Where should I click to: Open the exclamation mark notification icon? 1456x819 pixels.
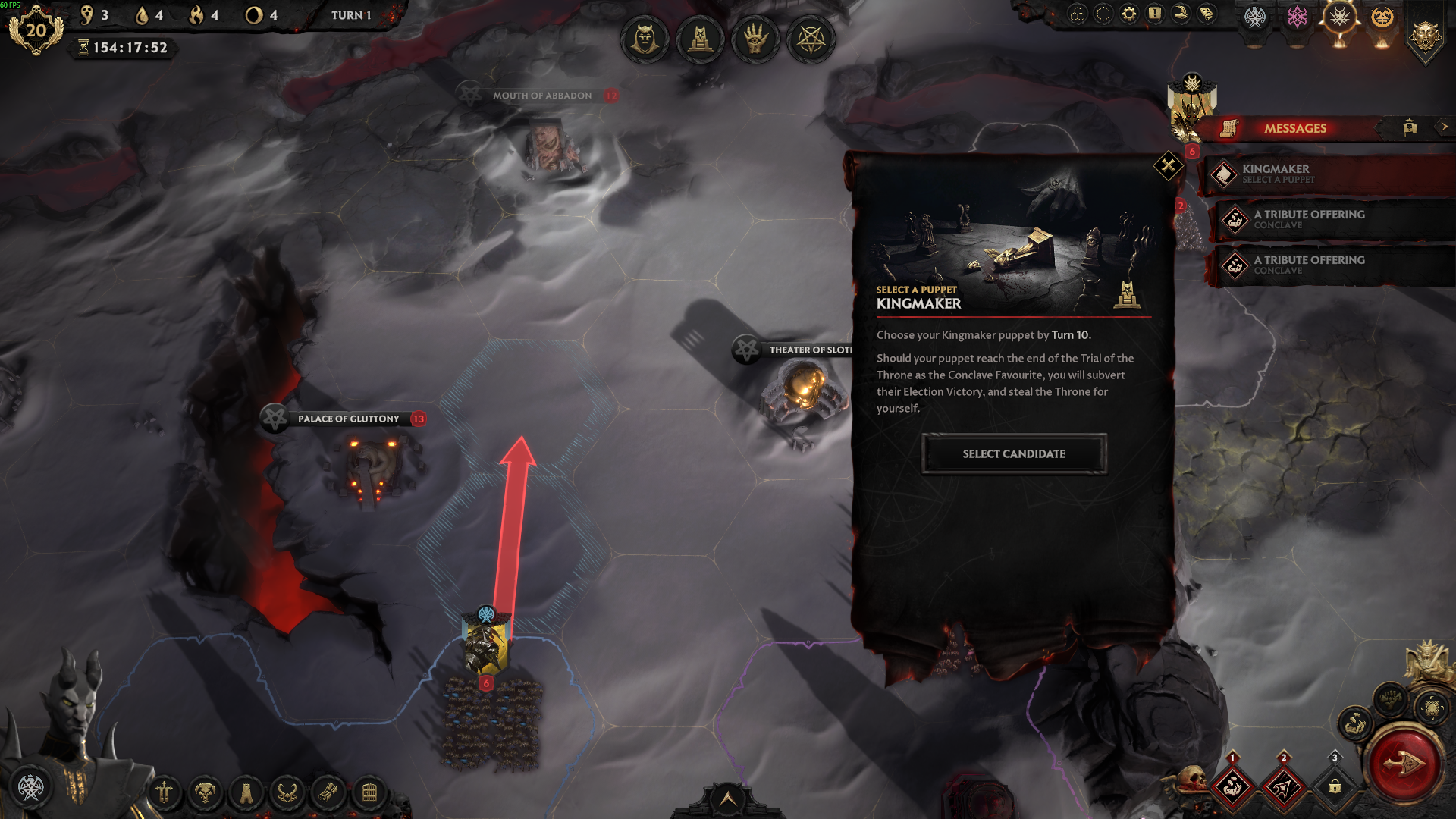(x=1154, y=14)
